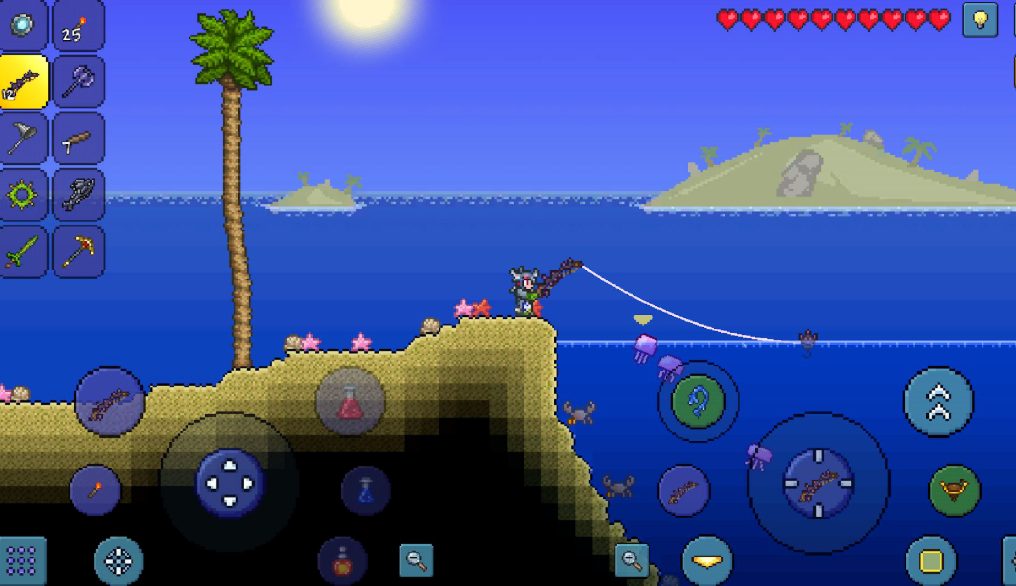Tap the yellow square button
The width and height of the screenshot is (1016, 586).
pos(930,560)
